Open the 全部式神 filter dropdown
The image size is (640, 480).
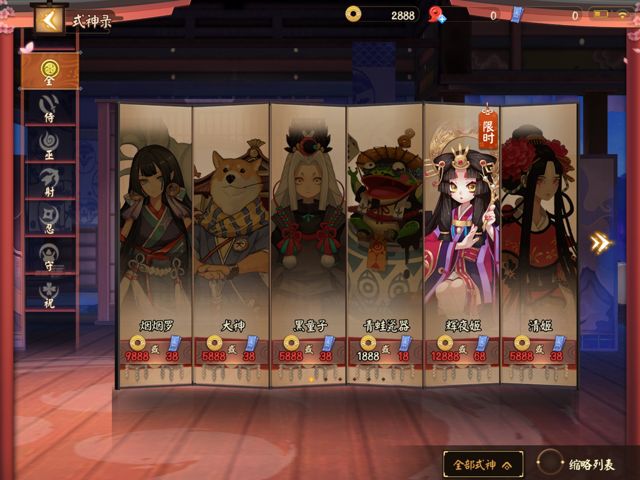point(483,464)
